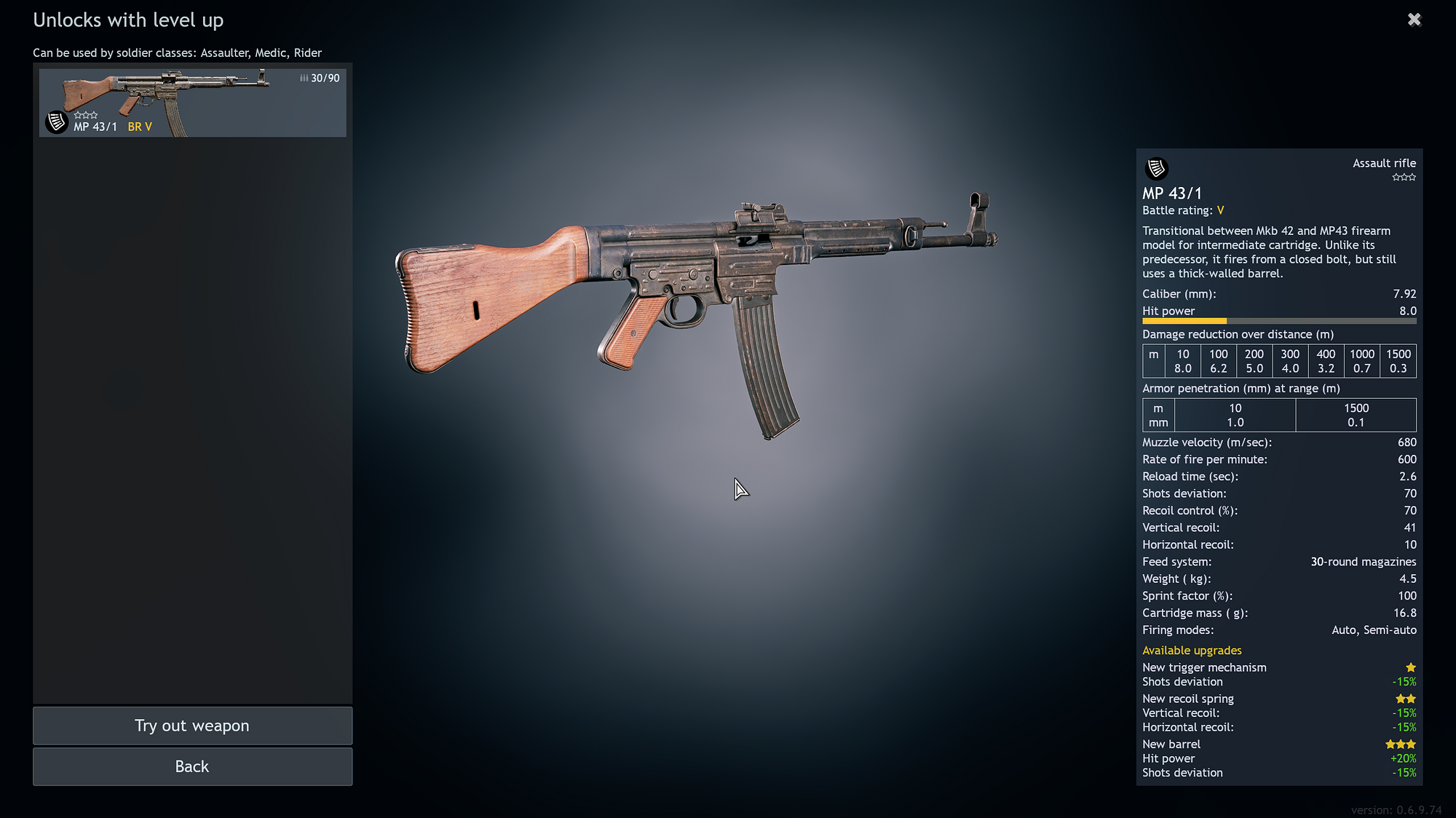Click the Hit power progress bar
The height and width of the screenshot is (818, 1456).
(1279, 321)
